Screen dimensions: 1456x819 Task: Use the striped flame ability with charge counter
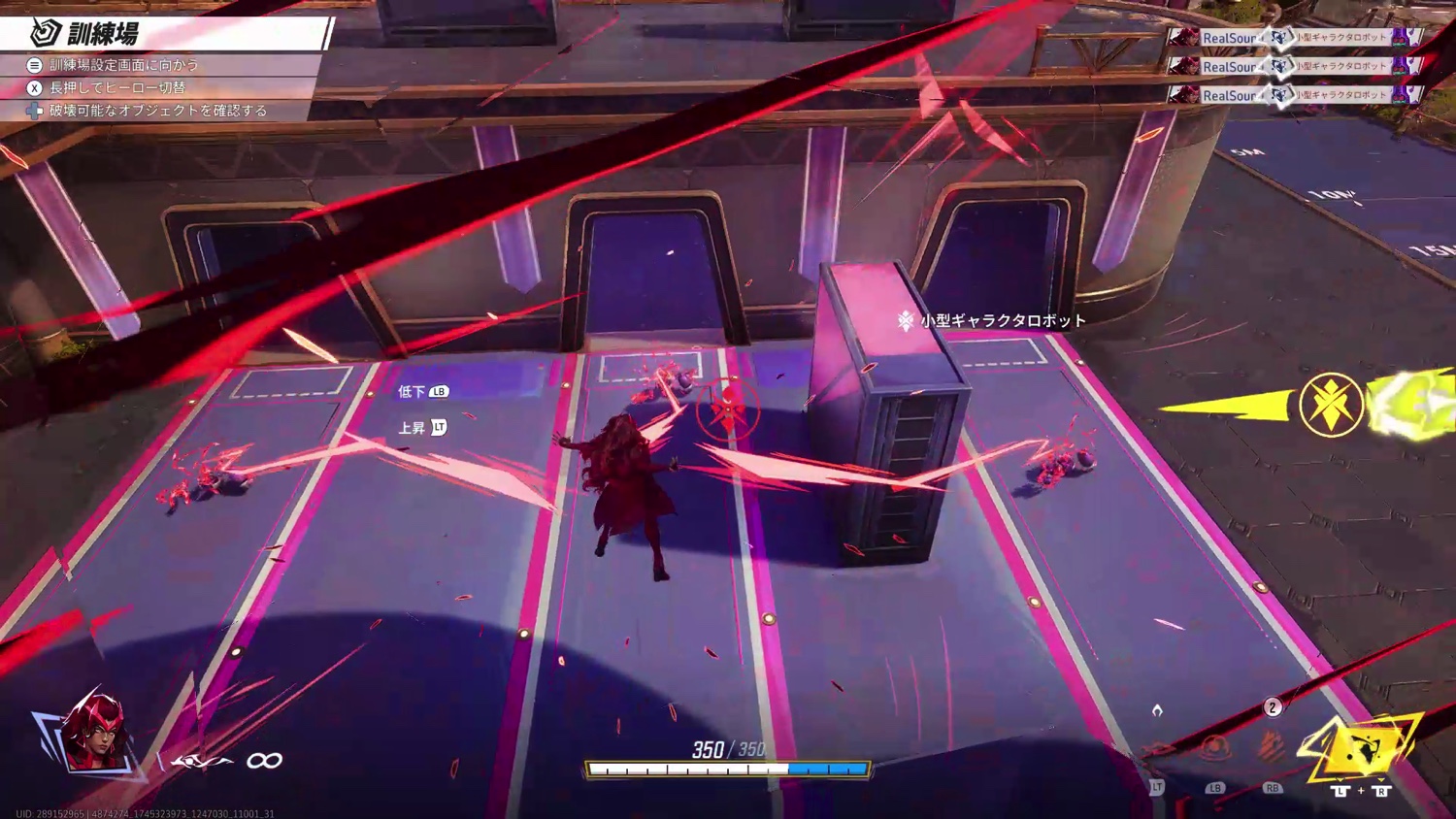point(1272,747)
